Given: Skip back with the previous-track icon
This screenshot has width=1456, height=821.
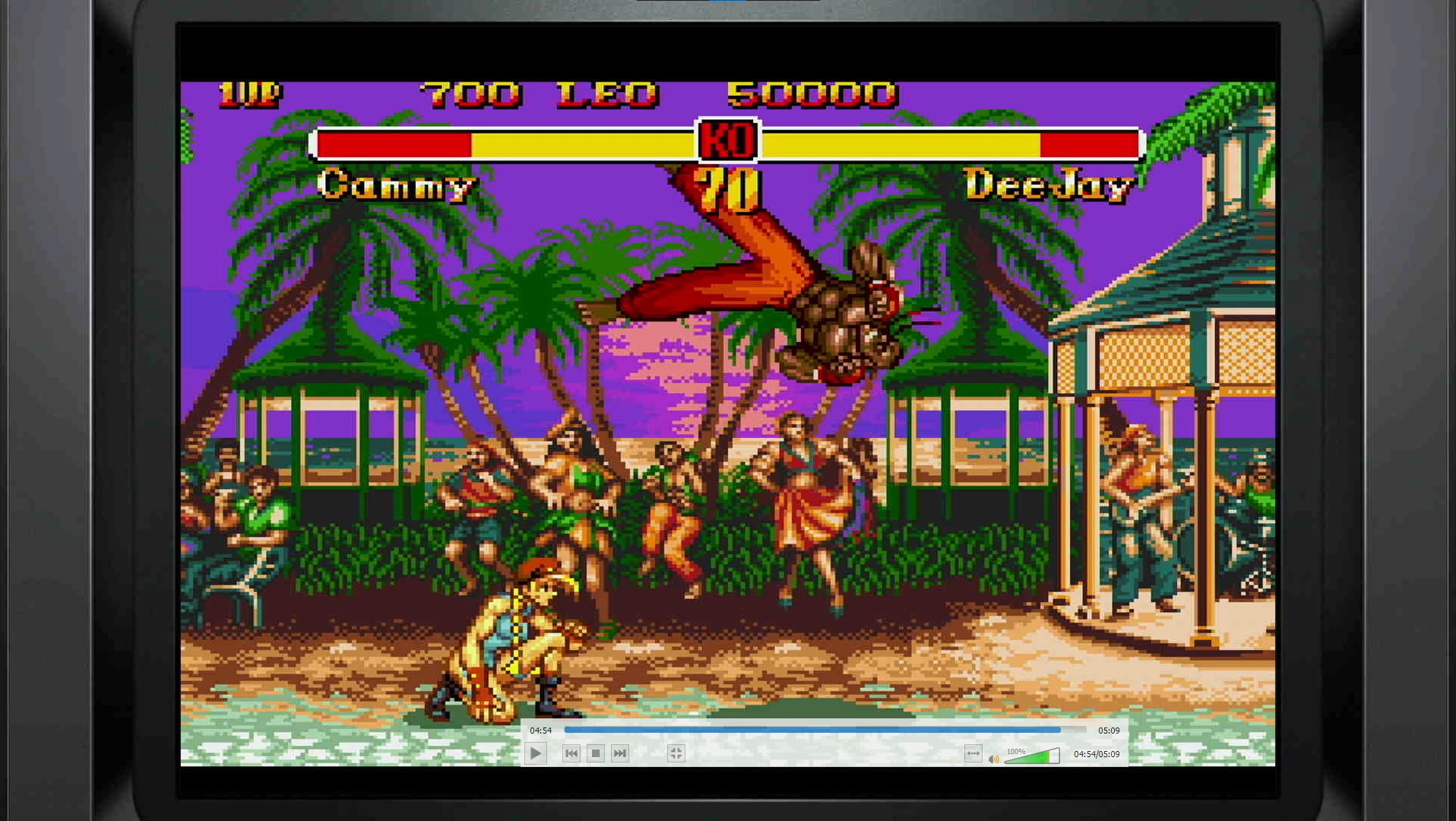Looking at the screenshot, I should 571,753.
